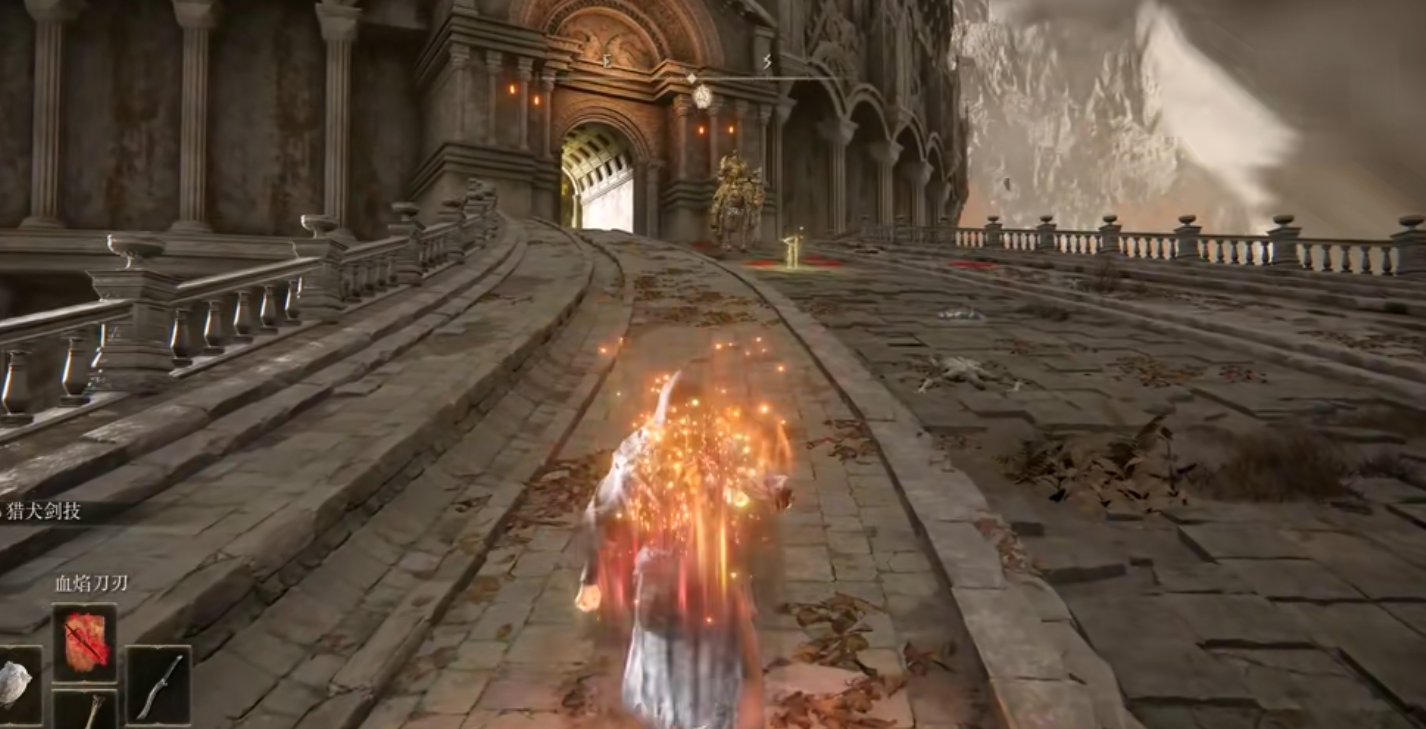Select the 血焰刀刃 spell slot
This screenshot has height=729, width=1426.
[85, 642]
